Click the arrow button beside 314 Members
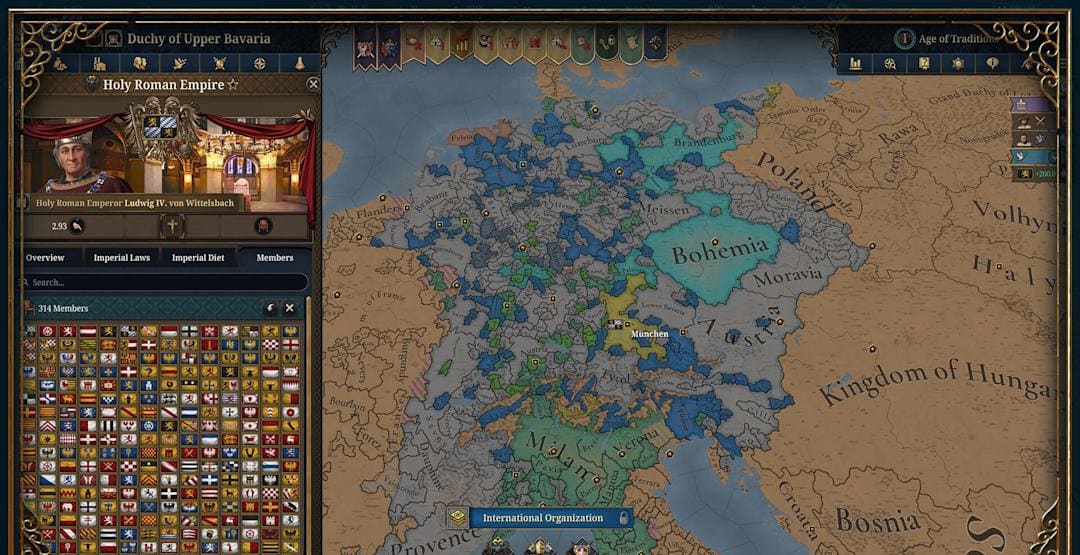Image resolution: width=1080 pixels, height=555 pixels. [270, 309]
